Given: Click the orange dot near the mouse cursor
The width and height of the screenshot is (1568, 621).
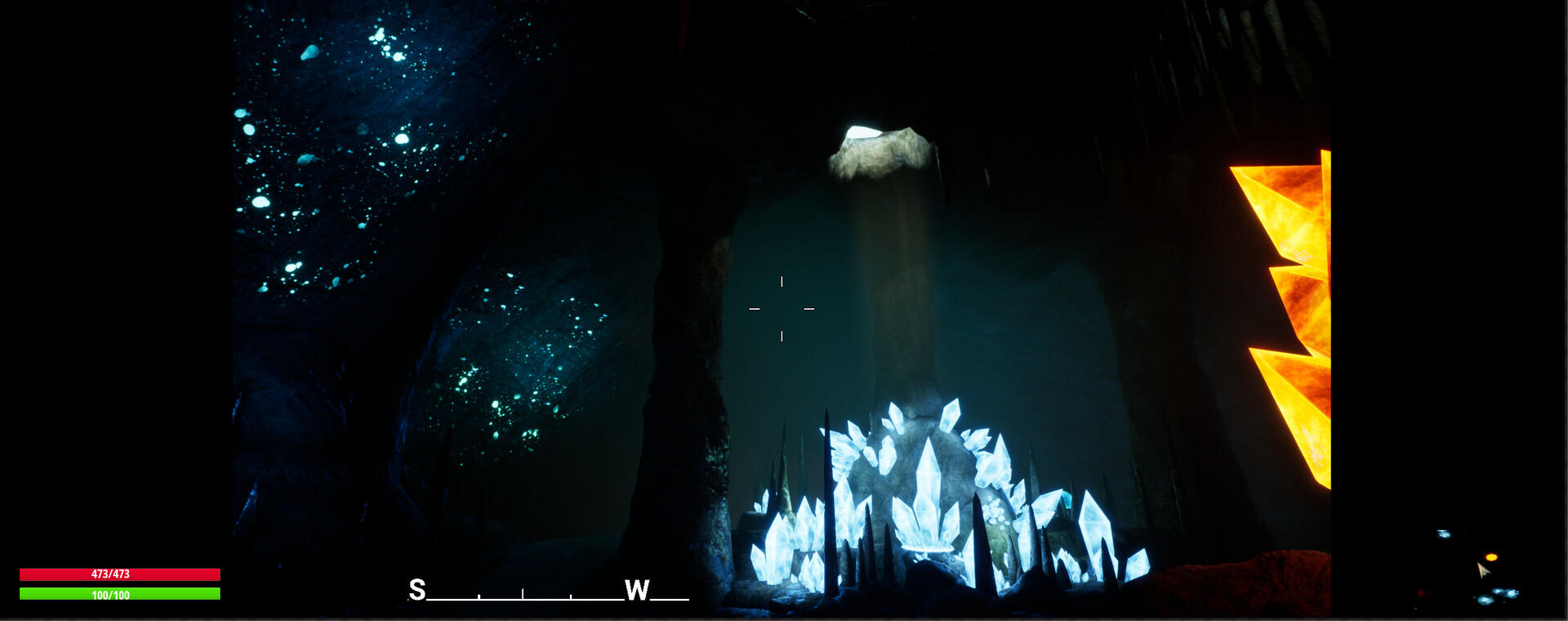Looking at the screenshot, I should tap(1491, 556).
